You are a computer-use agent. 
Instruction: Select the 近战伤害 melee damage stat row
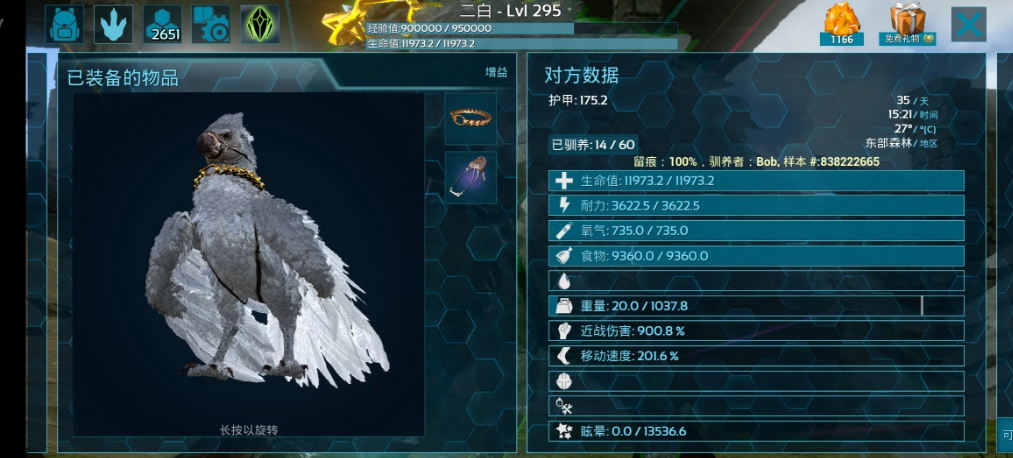pyautogui.click(x=756, y=331)
